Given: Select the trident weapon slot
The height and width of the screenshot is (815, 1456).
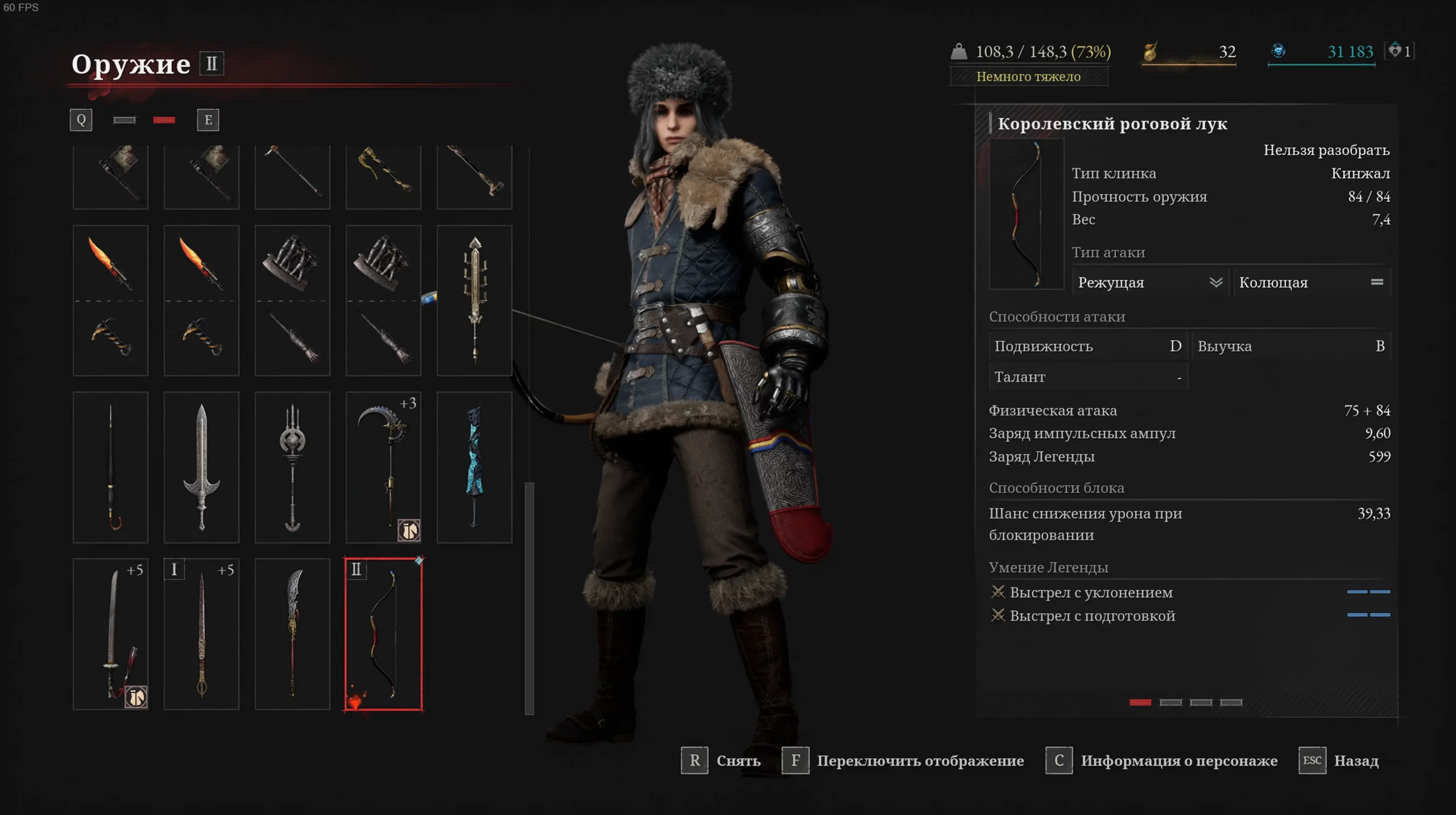Looking at the screenshot, I should [x=292, y=467].
